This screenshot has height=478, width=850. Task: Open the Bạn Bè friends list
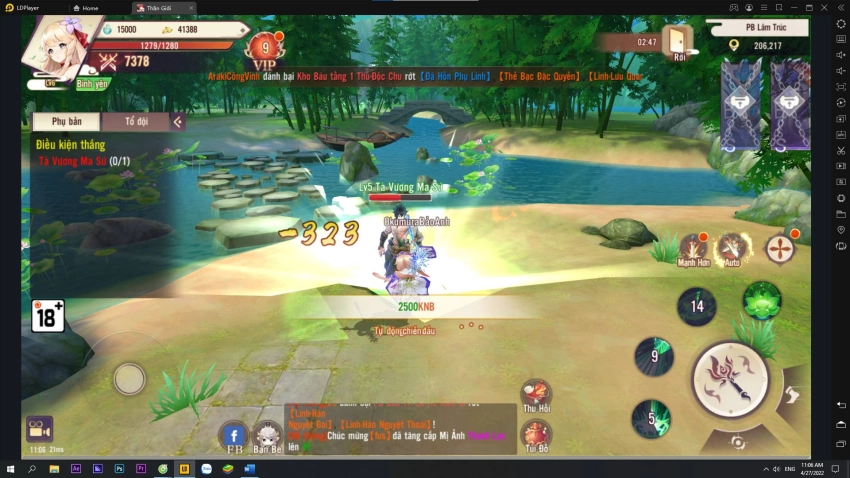(268, 436)
